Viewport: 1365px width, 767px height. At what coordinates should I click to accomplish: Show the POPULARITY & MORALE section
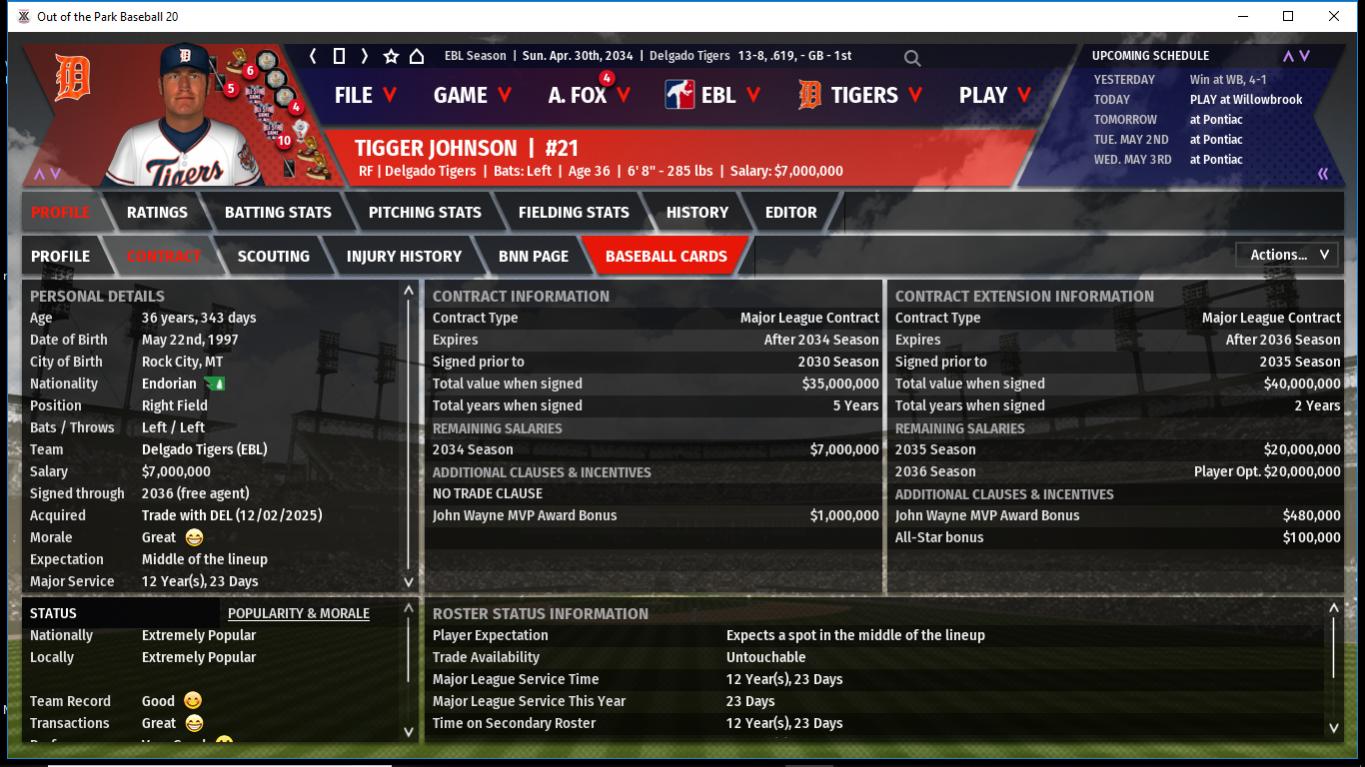coord(298,613)
